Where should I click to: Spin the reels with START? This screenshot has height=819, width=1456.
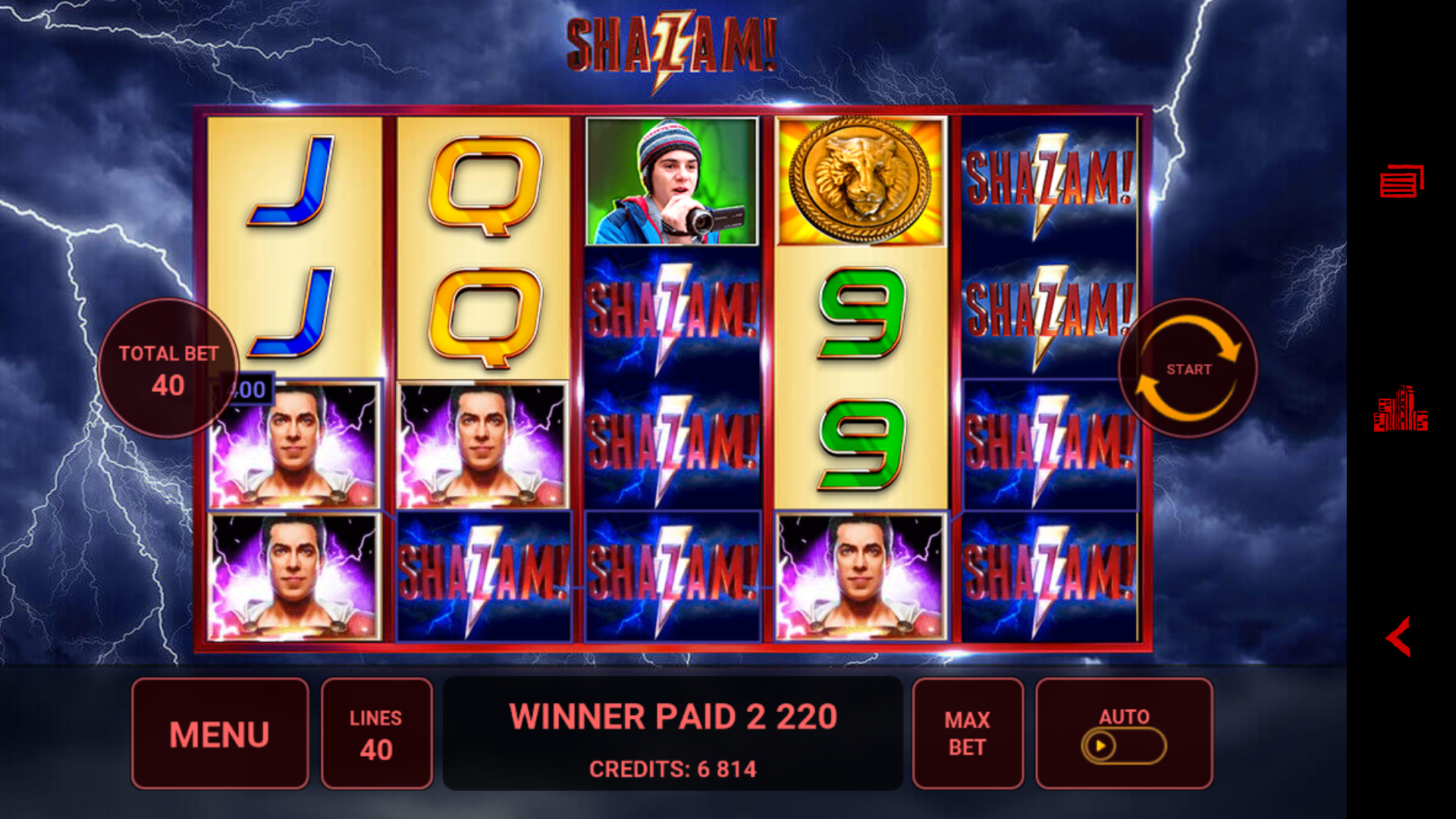[1188, 369]
